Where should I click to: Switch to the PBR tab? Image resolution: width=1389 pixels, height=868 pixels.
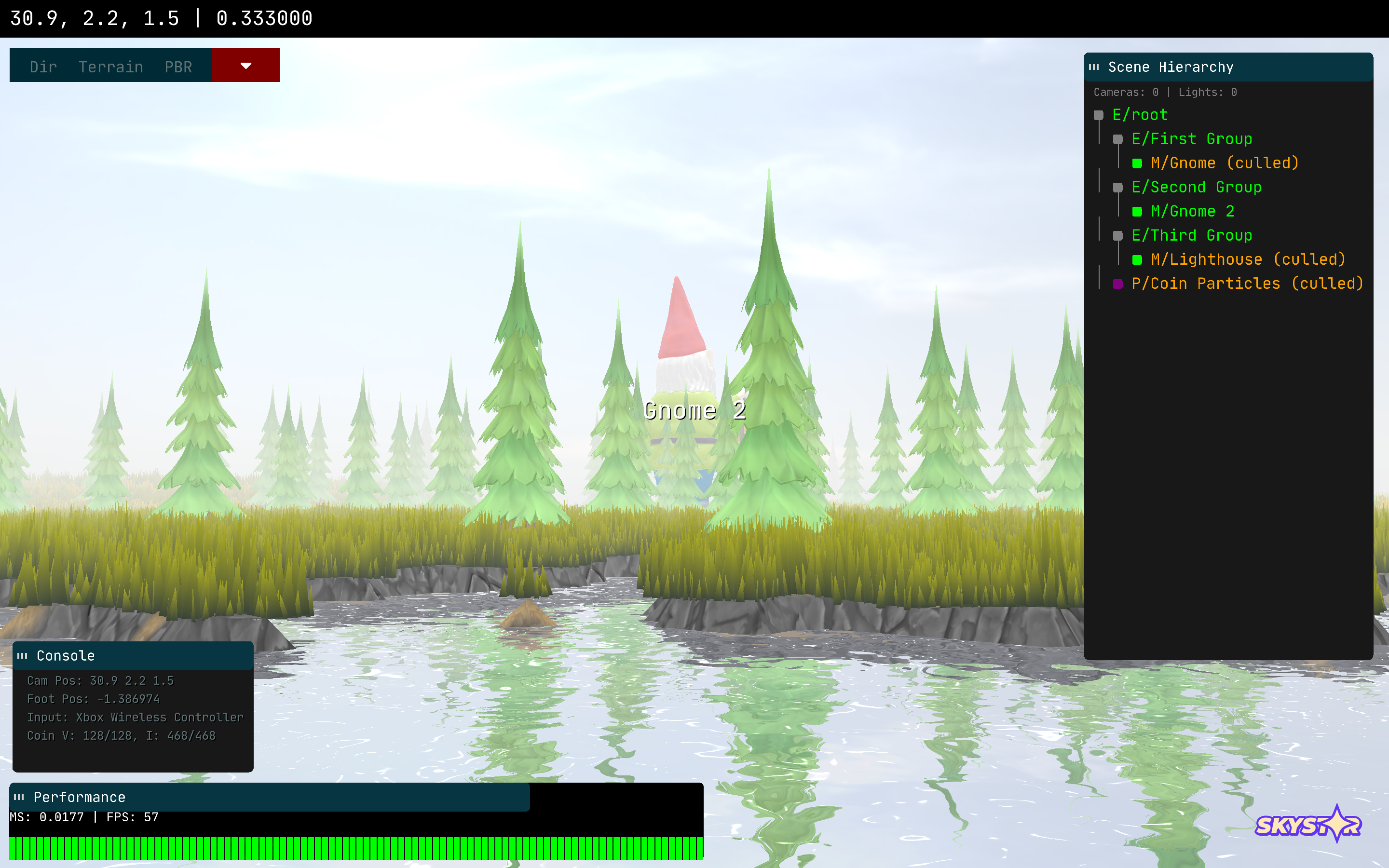(178, 67)
